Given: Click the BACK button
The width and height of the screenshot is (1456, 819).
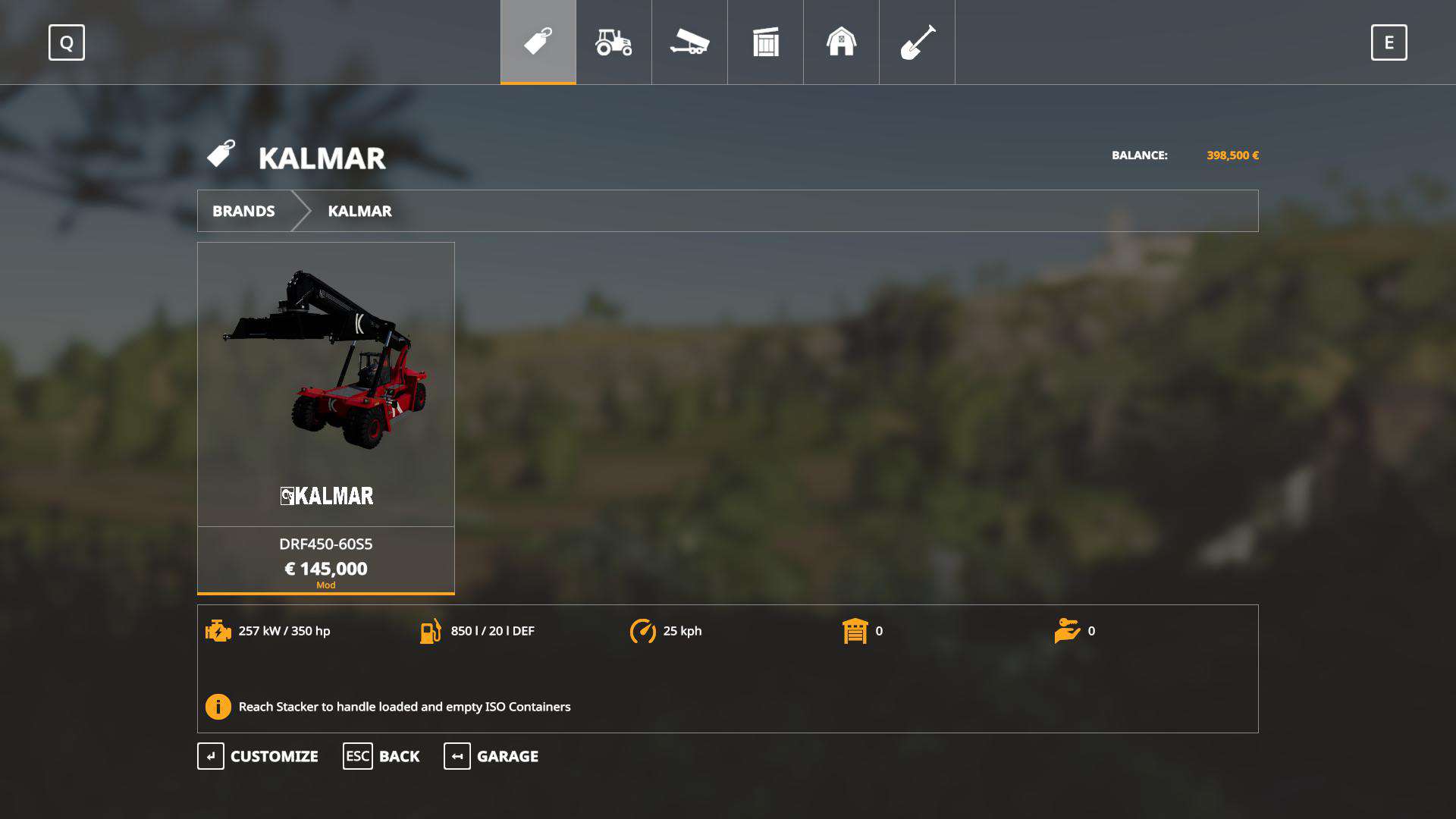Looking at the screenshot, I should (x=381, y=756).
